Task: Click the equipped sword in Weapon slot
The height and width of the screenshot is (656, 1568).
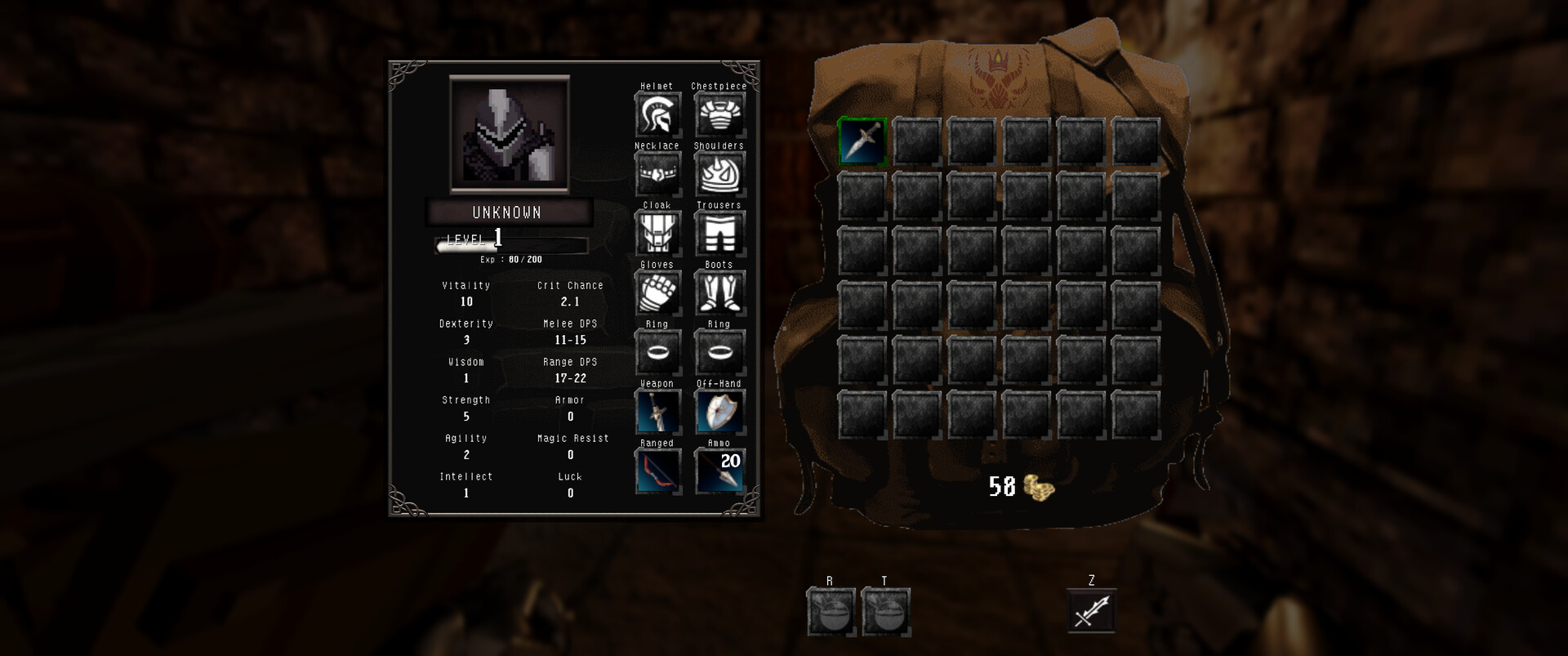Action: tap(658, 412)
